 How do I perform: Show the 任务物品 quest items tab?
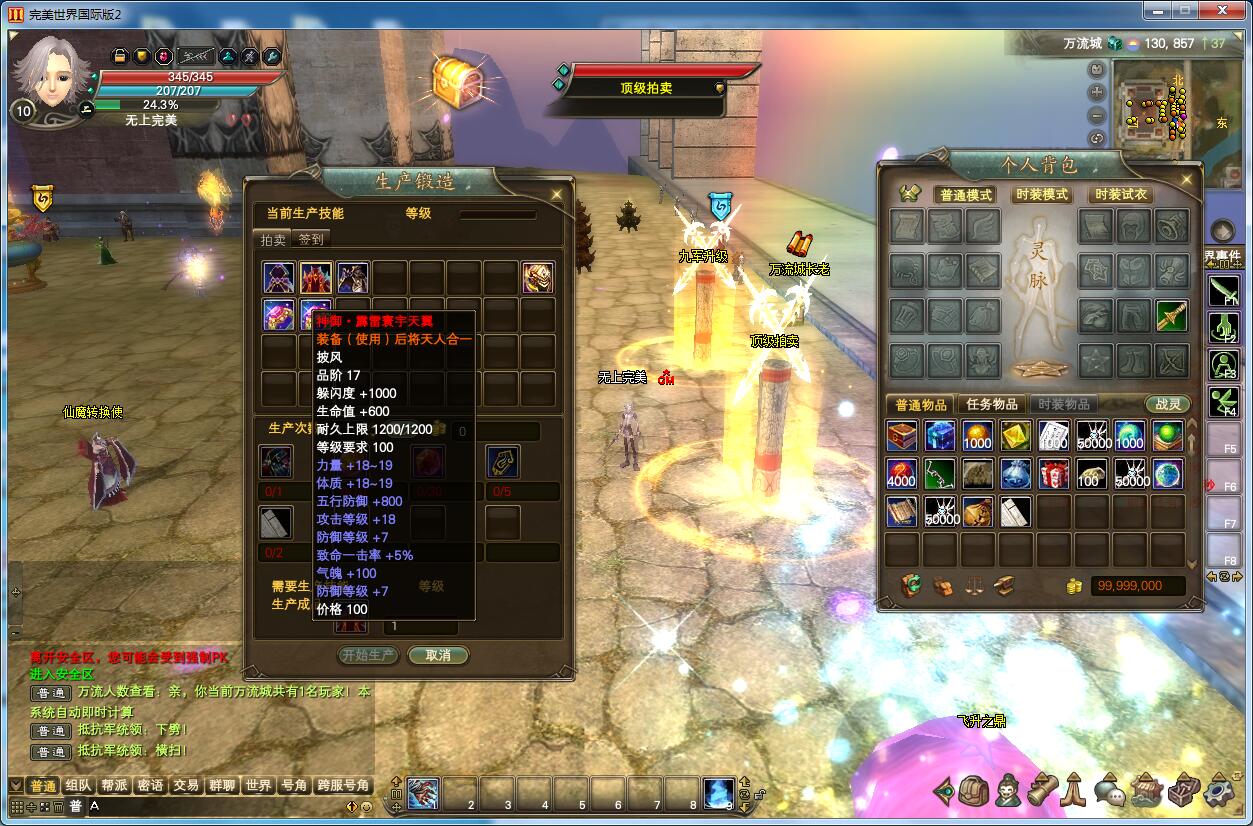coord(991,404)
